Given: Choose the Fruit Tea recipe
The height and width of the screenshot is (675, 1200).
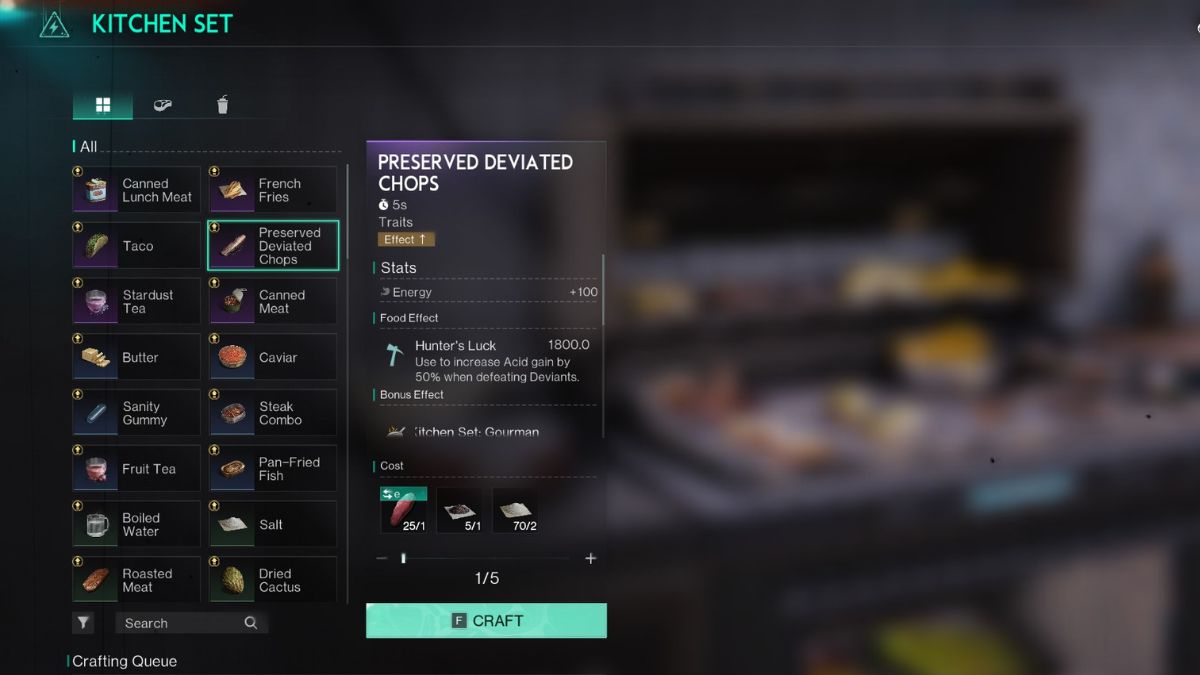Looking at the screenshot, I should coord(137,469).
